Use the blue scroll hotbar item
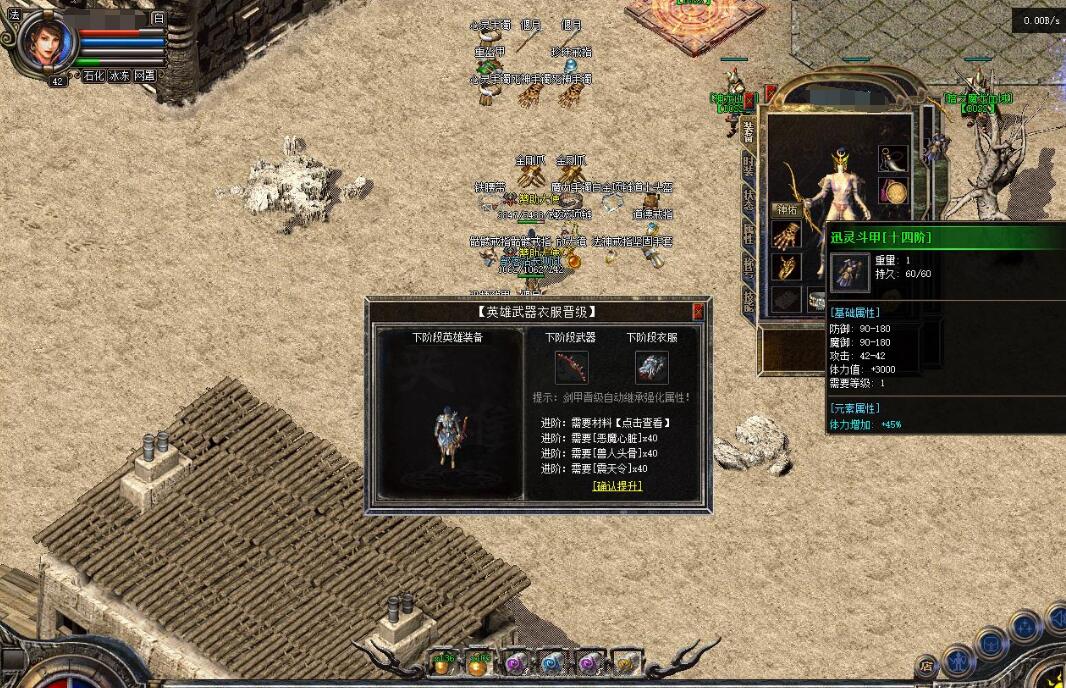Image resolution: width=1066 pixels, height=688 pixels. click(x=551, y=661)
